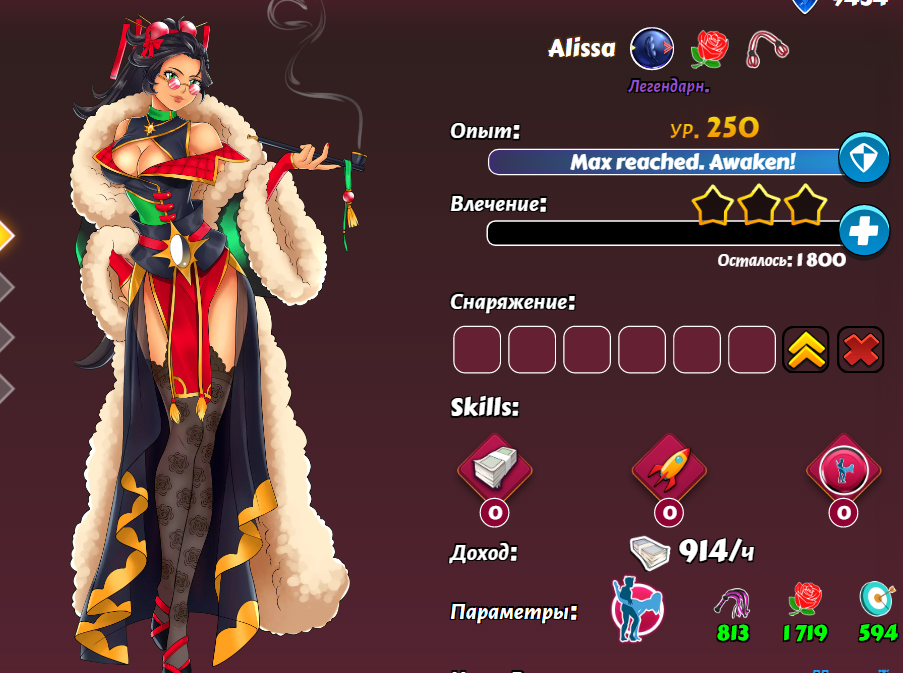Click the whip icon next to the name
The image size is (903, 673).
coord(767,48)
